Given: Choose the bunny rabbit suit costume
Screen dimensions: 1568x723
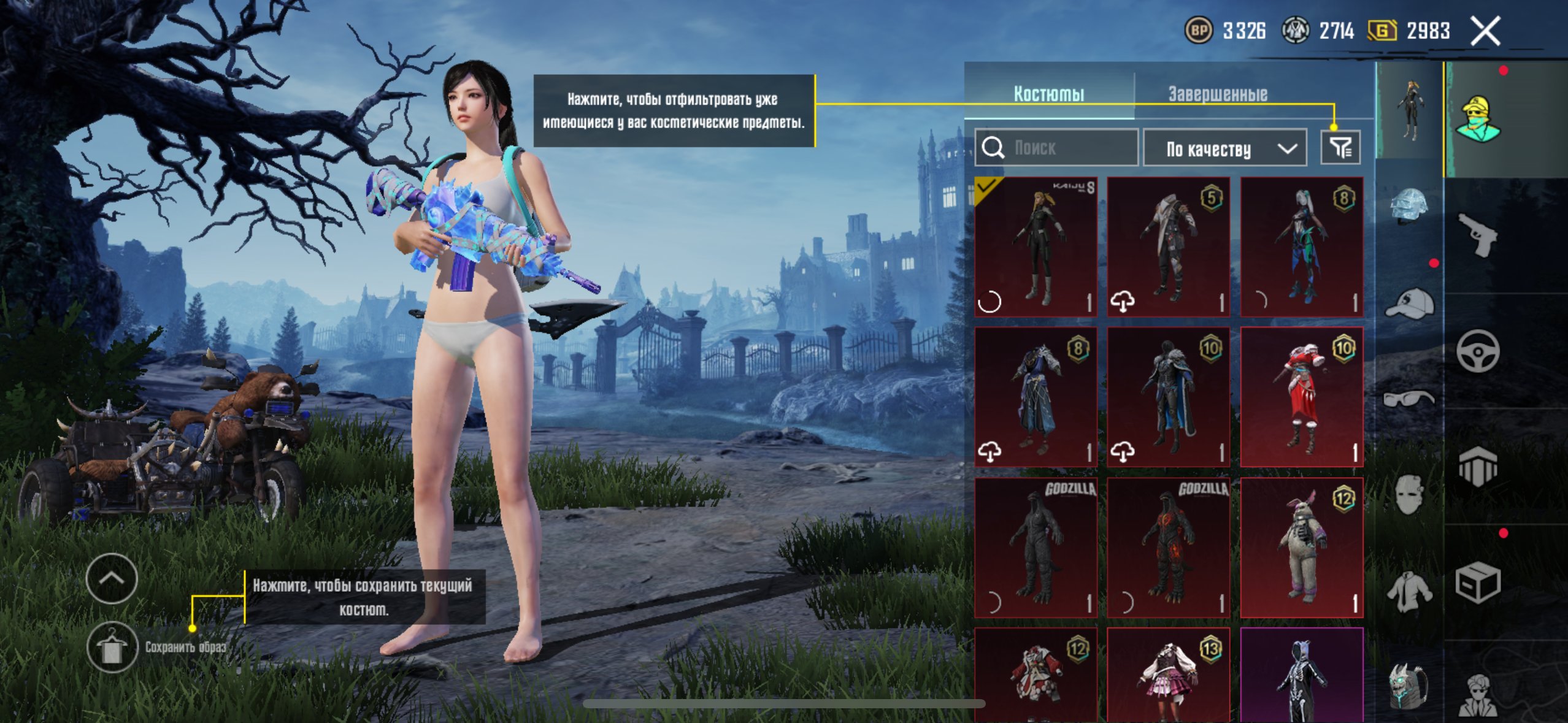Looking at the screenshot, I should tap(1301, 547).
